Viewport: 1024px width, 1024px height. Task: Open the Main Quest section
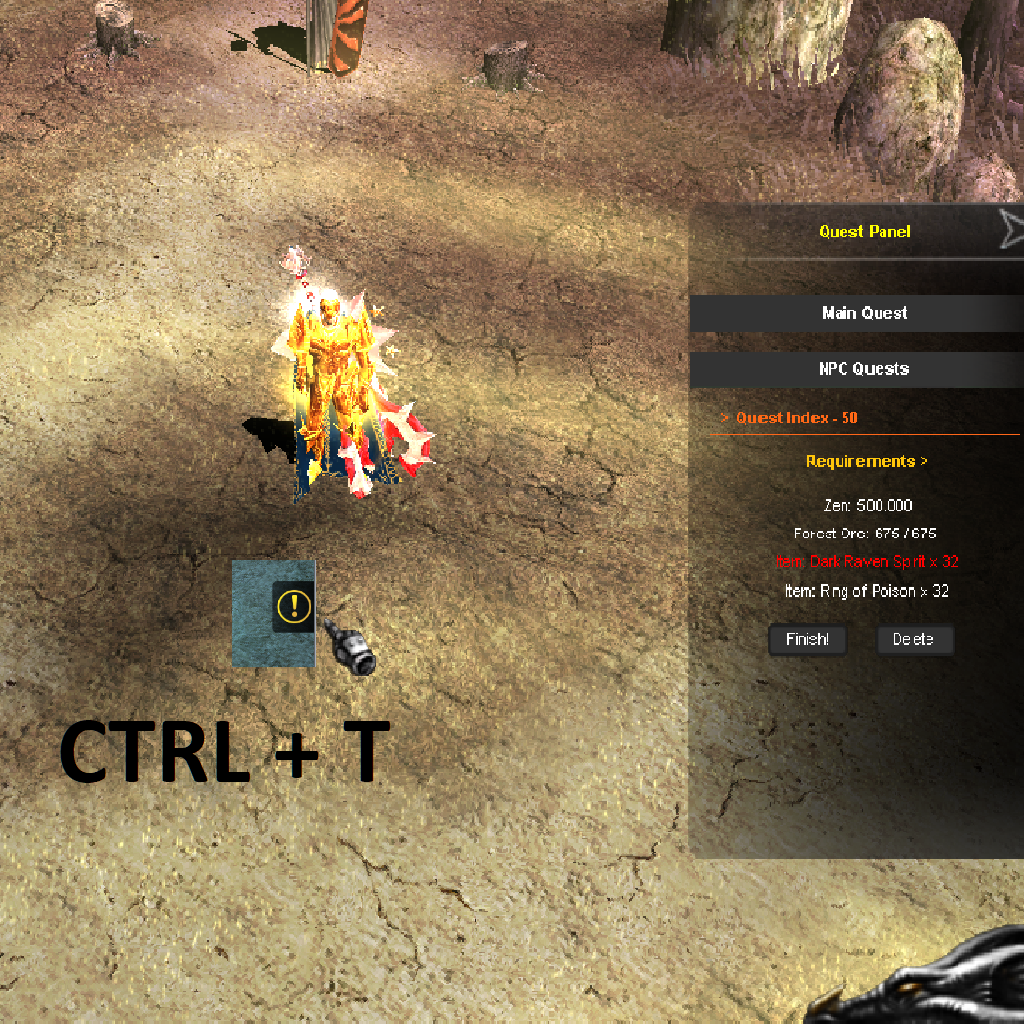pos(864,313)
